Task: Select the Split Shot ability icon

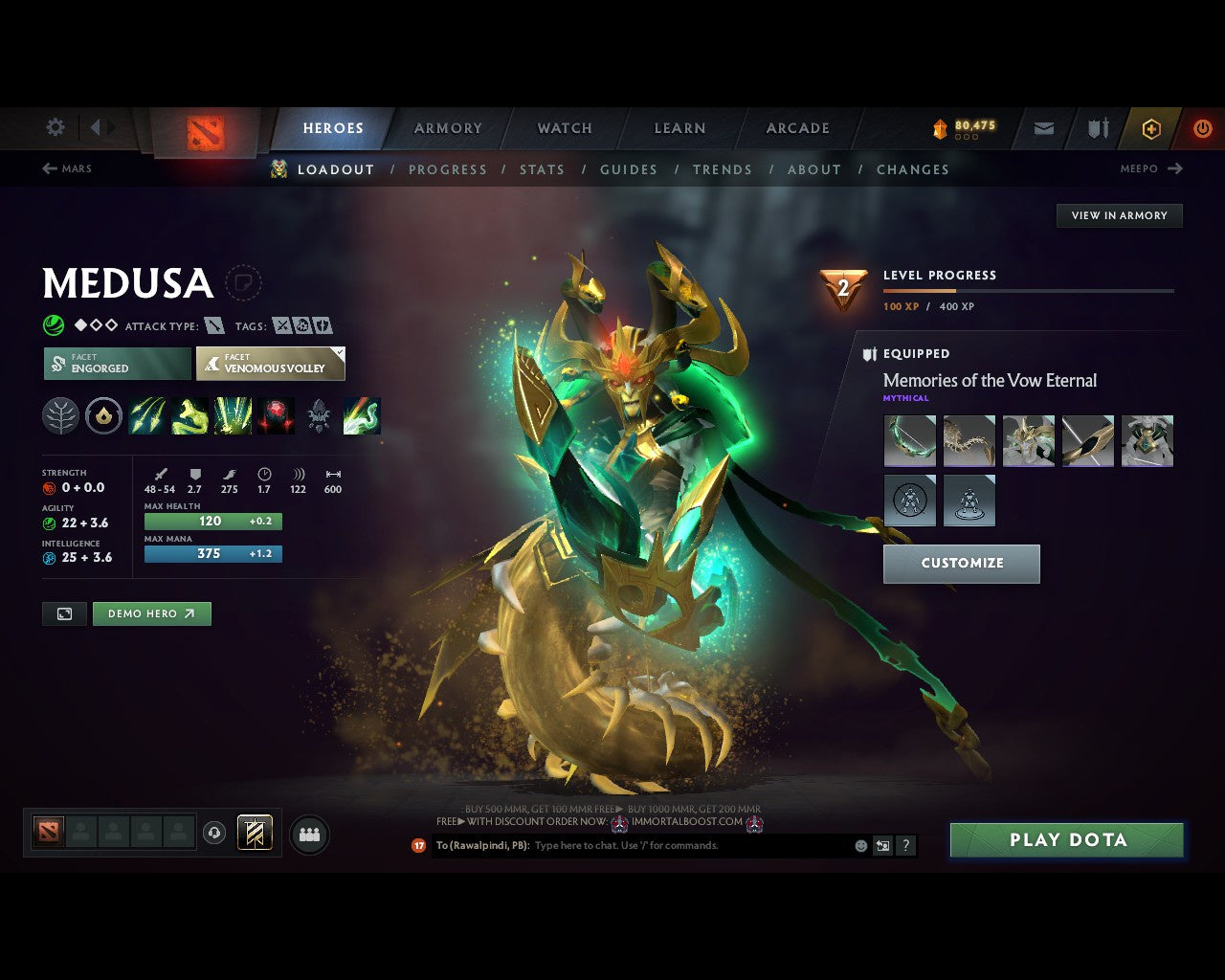Action: [148, 415]
